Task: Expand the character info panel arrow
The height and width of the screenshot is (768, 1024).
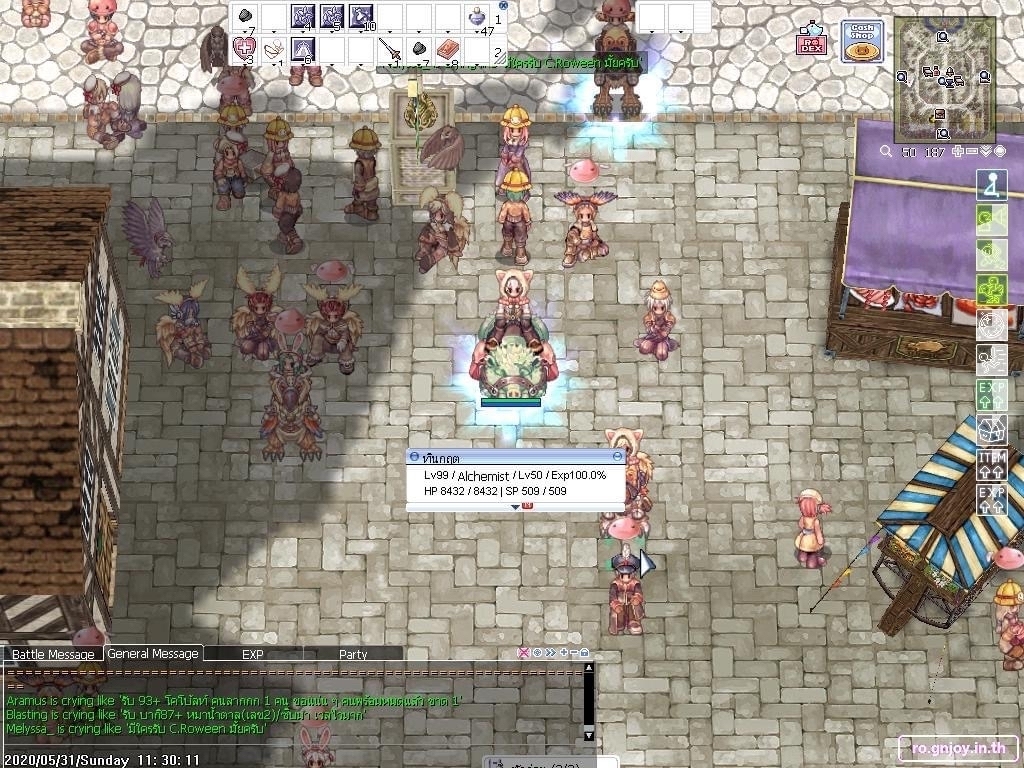Action: pyautogui.click(x=516, y=506)
